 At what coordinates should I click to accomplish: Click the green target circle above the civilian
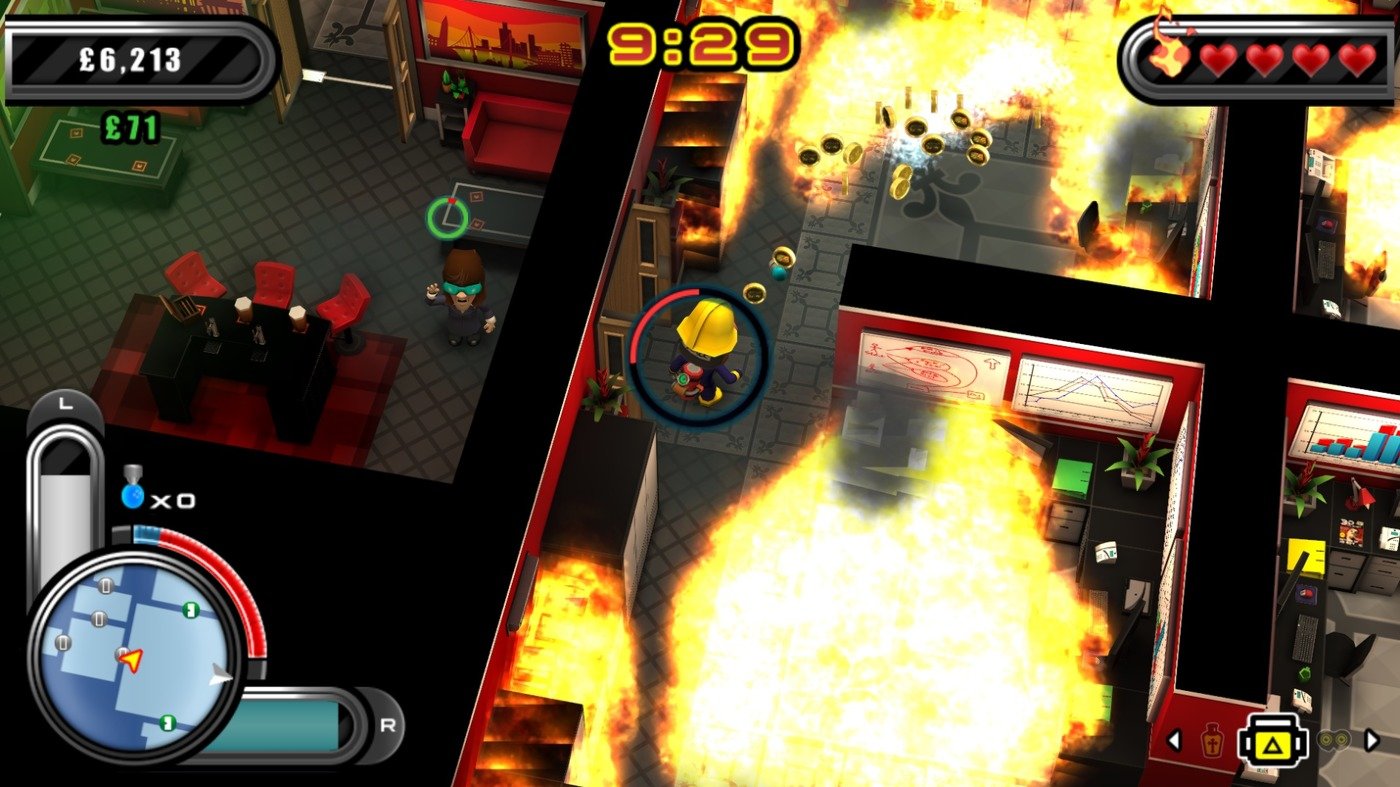click(x=446, y=215)
